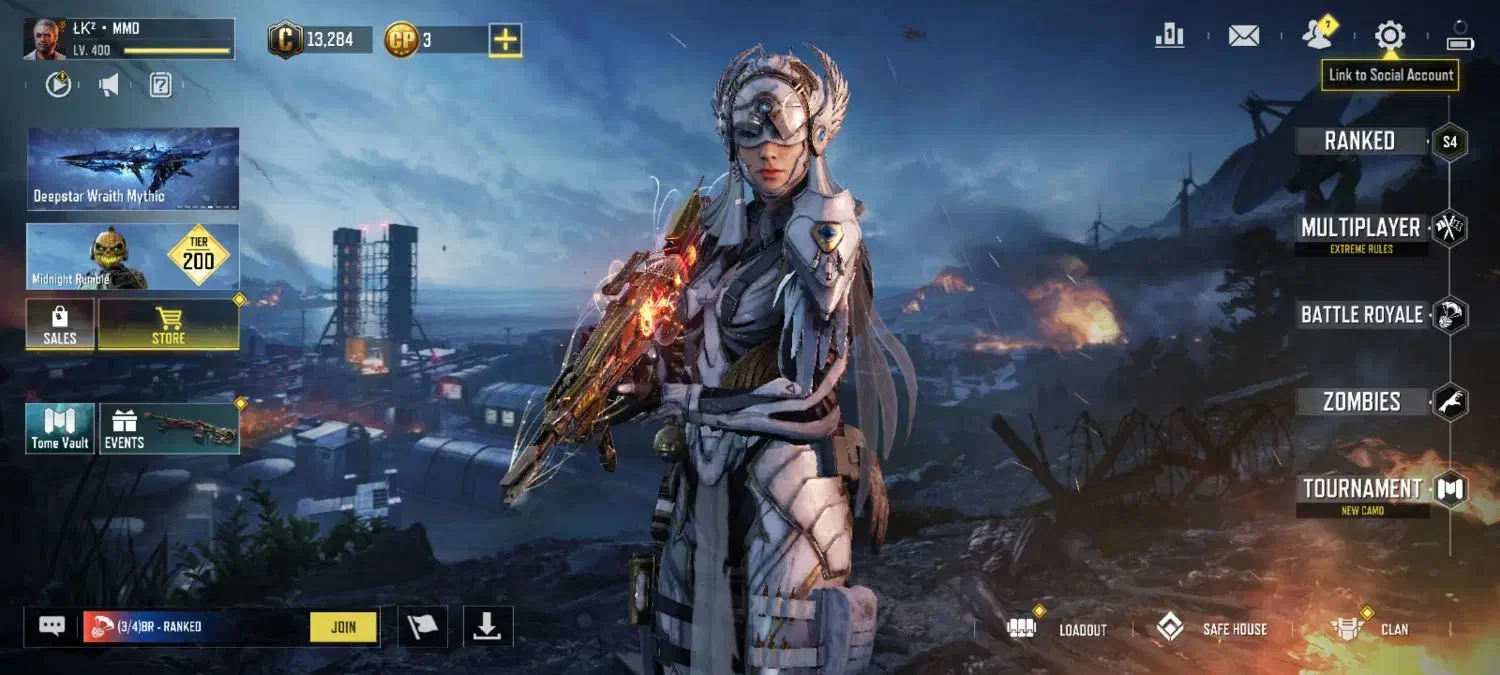Show the leaderboard bar chart icon
The height and width of the screenshot is (675, 1500).
1169,37
